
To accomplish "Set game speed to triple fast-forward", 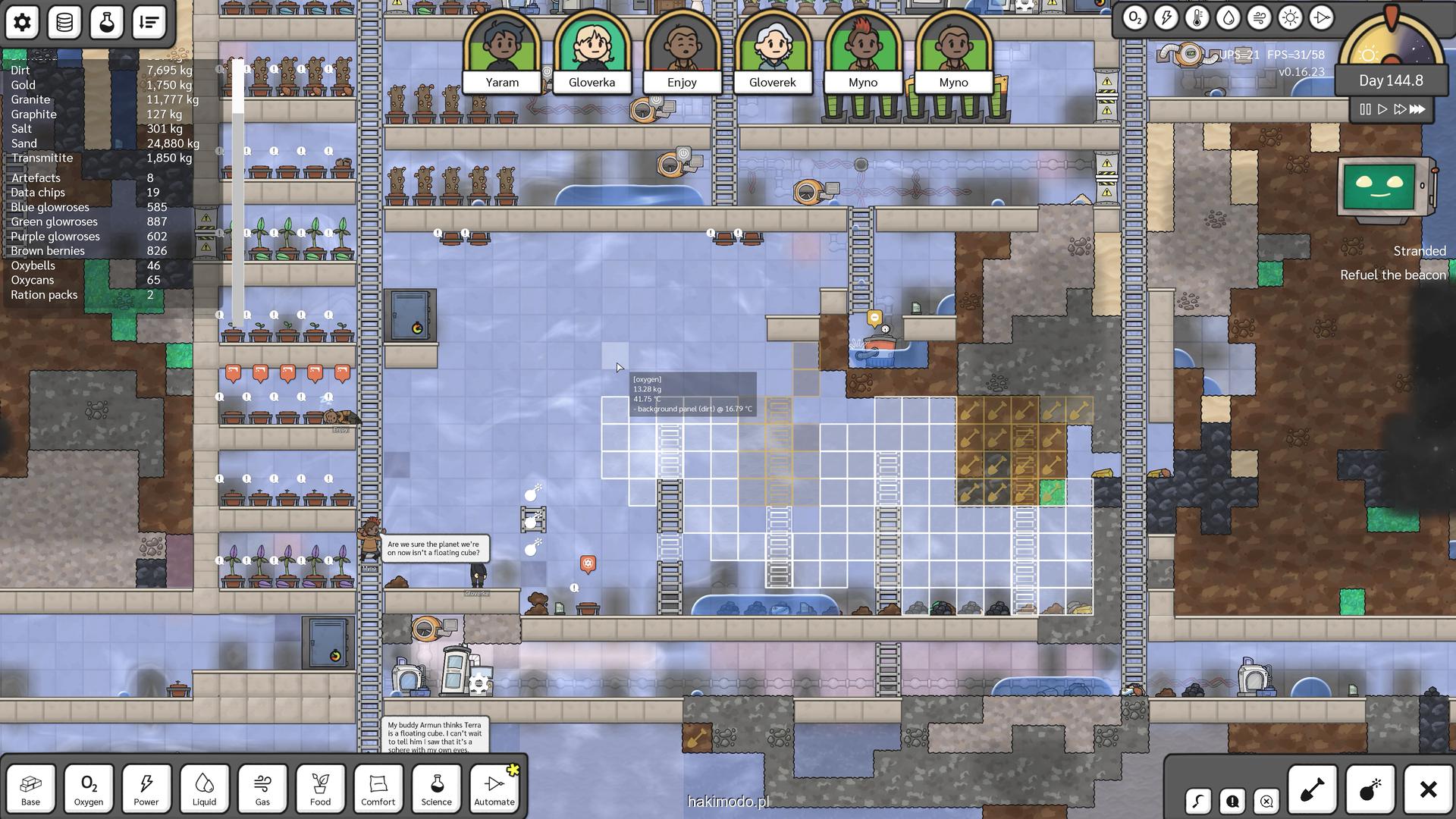I will pos(1417,109).
